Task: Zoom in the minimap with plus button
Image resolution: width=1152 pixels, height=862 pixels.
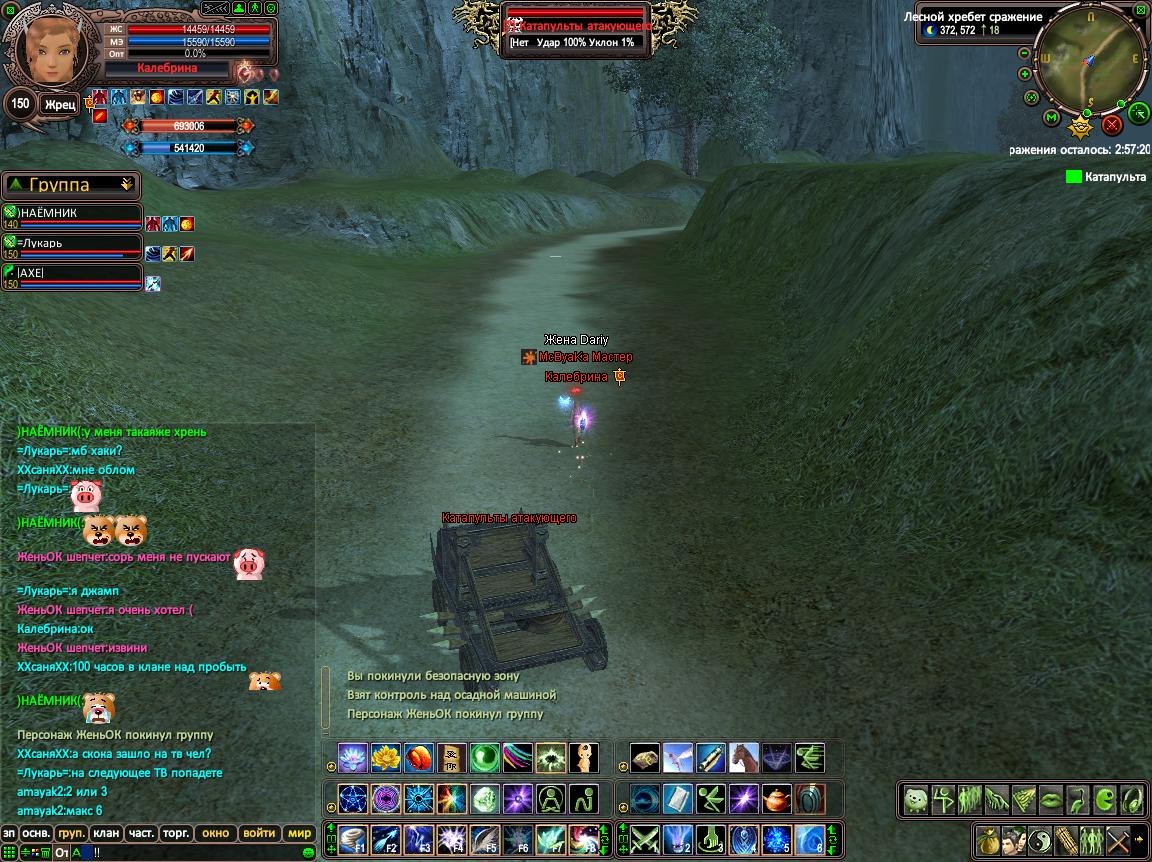Action: click(x=1024, y=74)
